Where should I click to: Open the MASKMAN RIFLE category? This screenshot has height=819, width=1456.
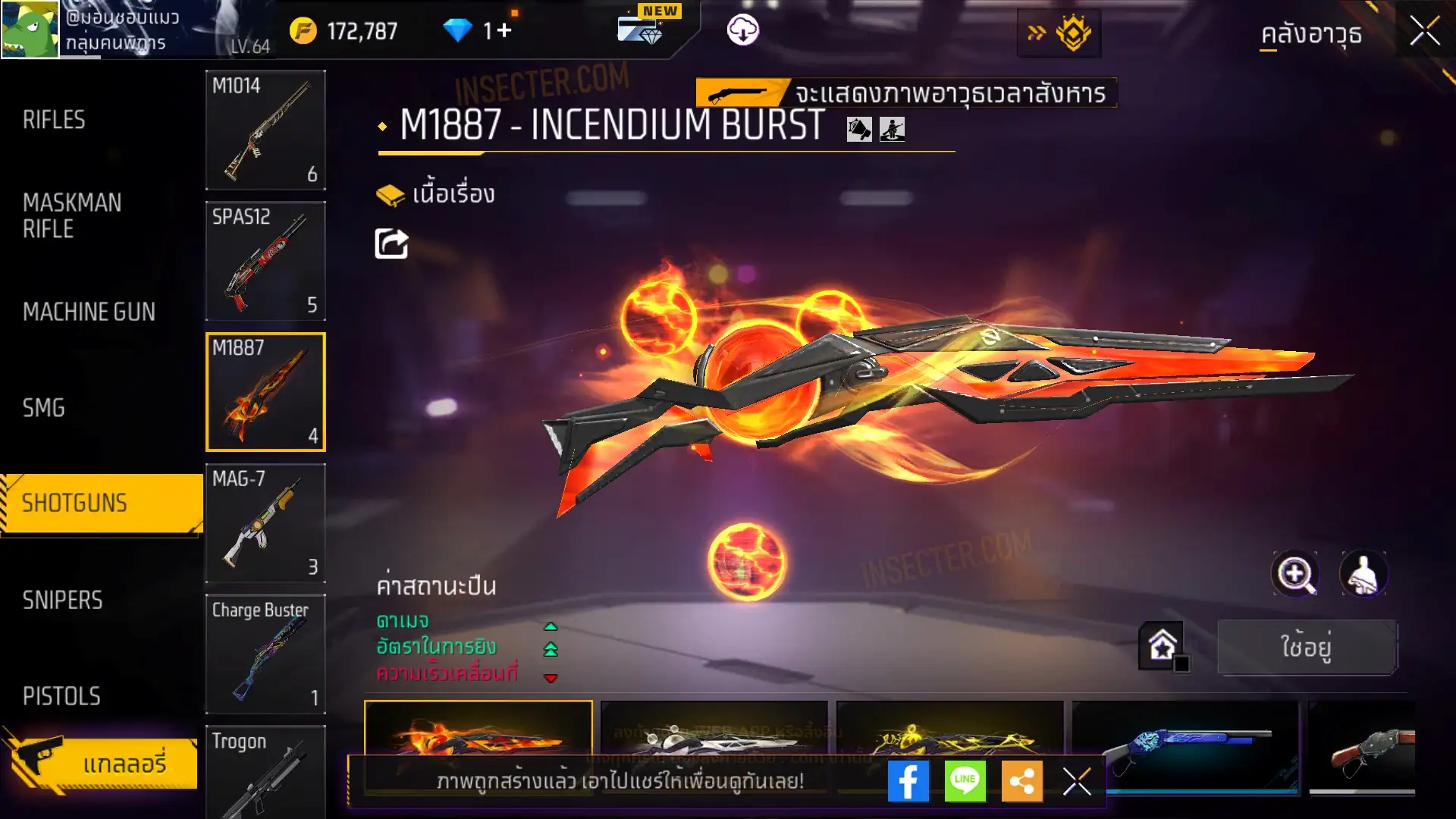[x=72, y=215]
